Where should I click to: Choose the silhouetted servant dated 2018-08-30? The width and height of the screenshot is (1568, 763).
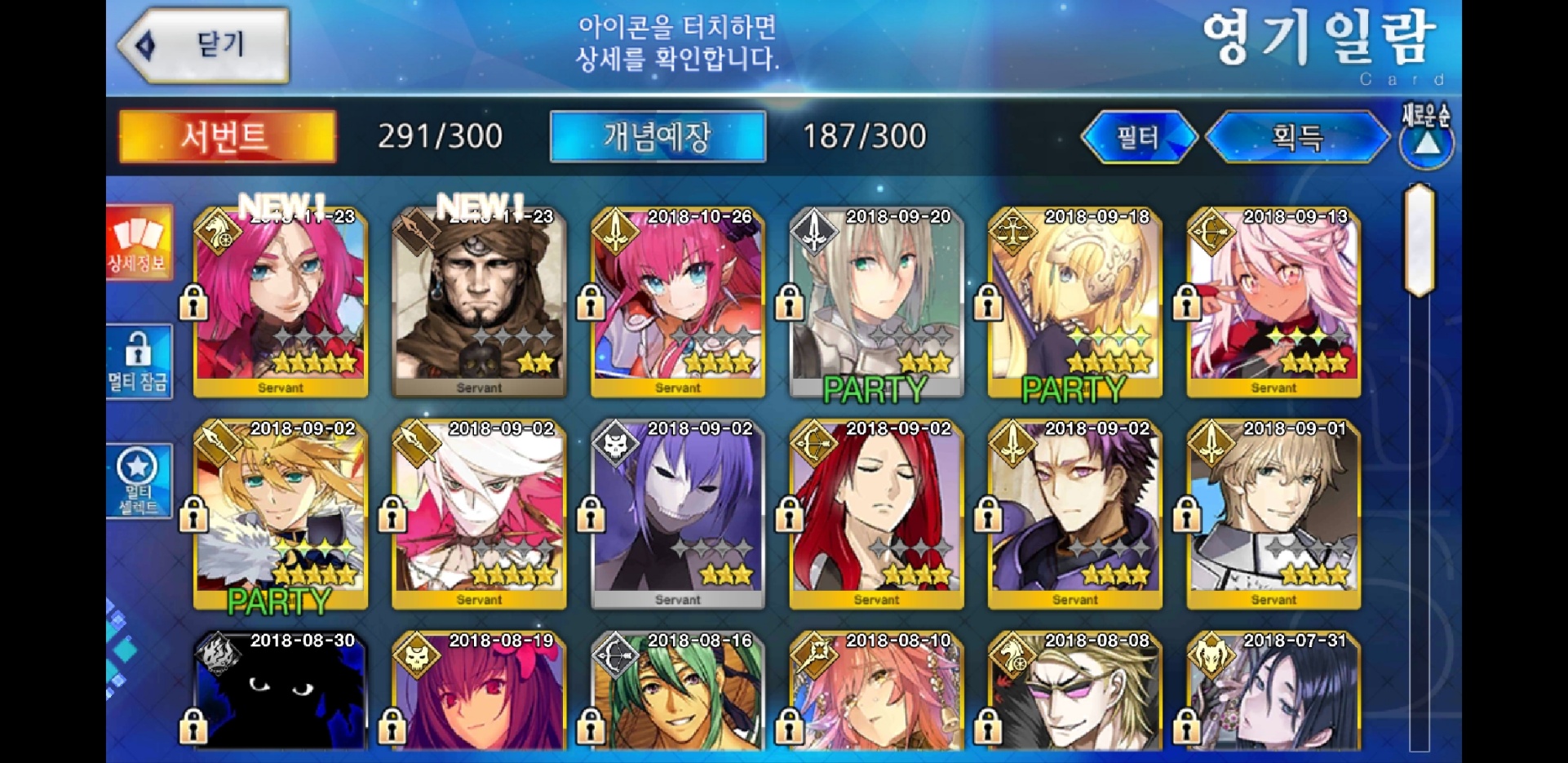[x=281, y=692]
